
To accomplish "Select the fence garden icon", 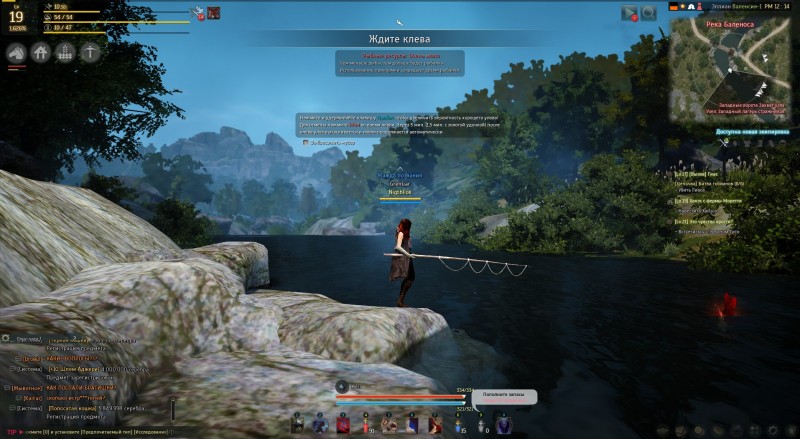I will 67,52.
